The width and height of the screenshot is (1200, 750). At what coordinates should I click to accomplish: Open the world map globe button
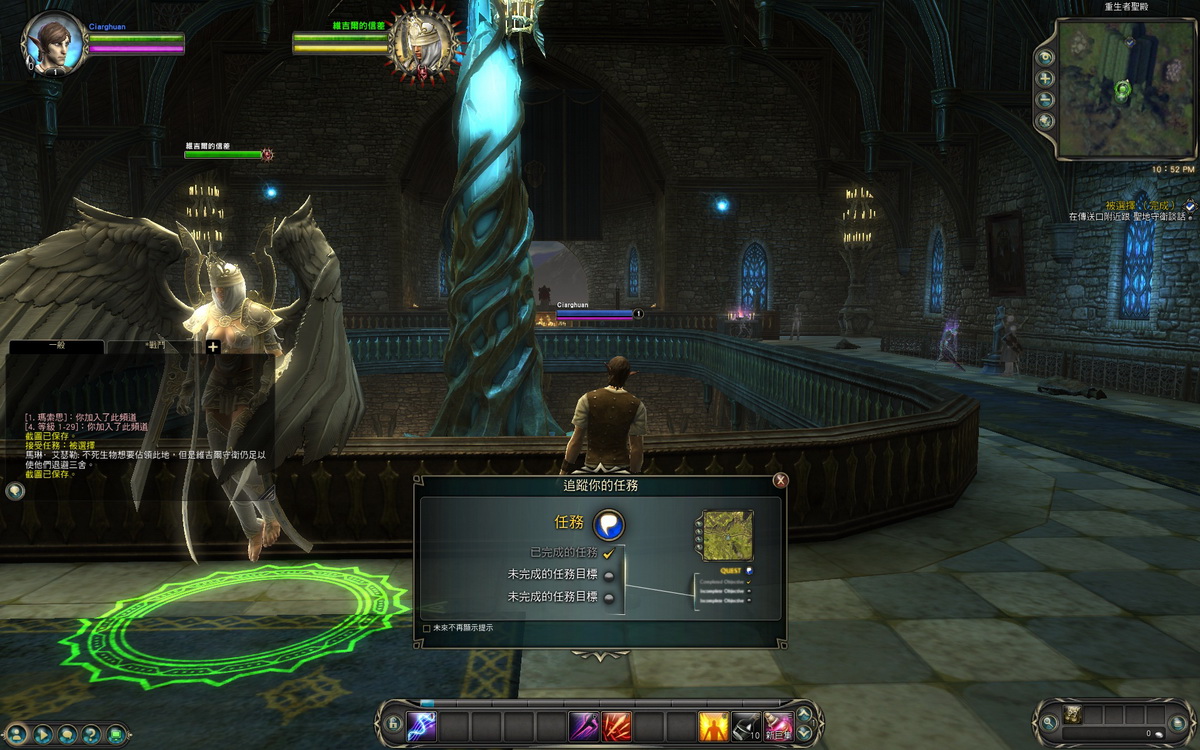[x=1046, y=121]
